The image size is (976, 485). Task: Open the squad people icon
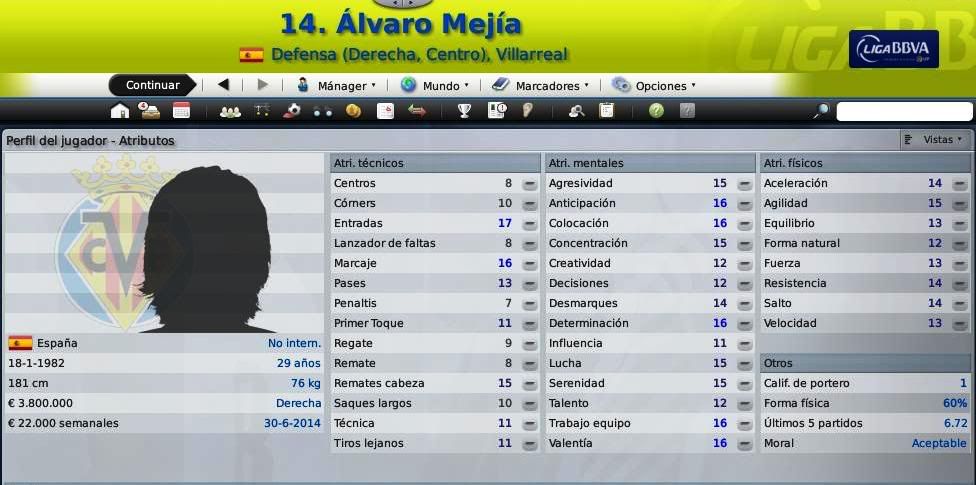coord(230,111)
